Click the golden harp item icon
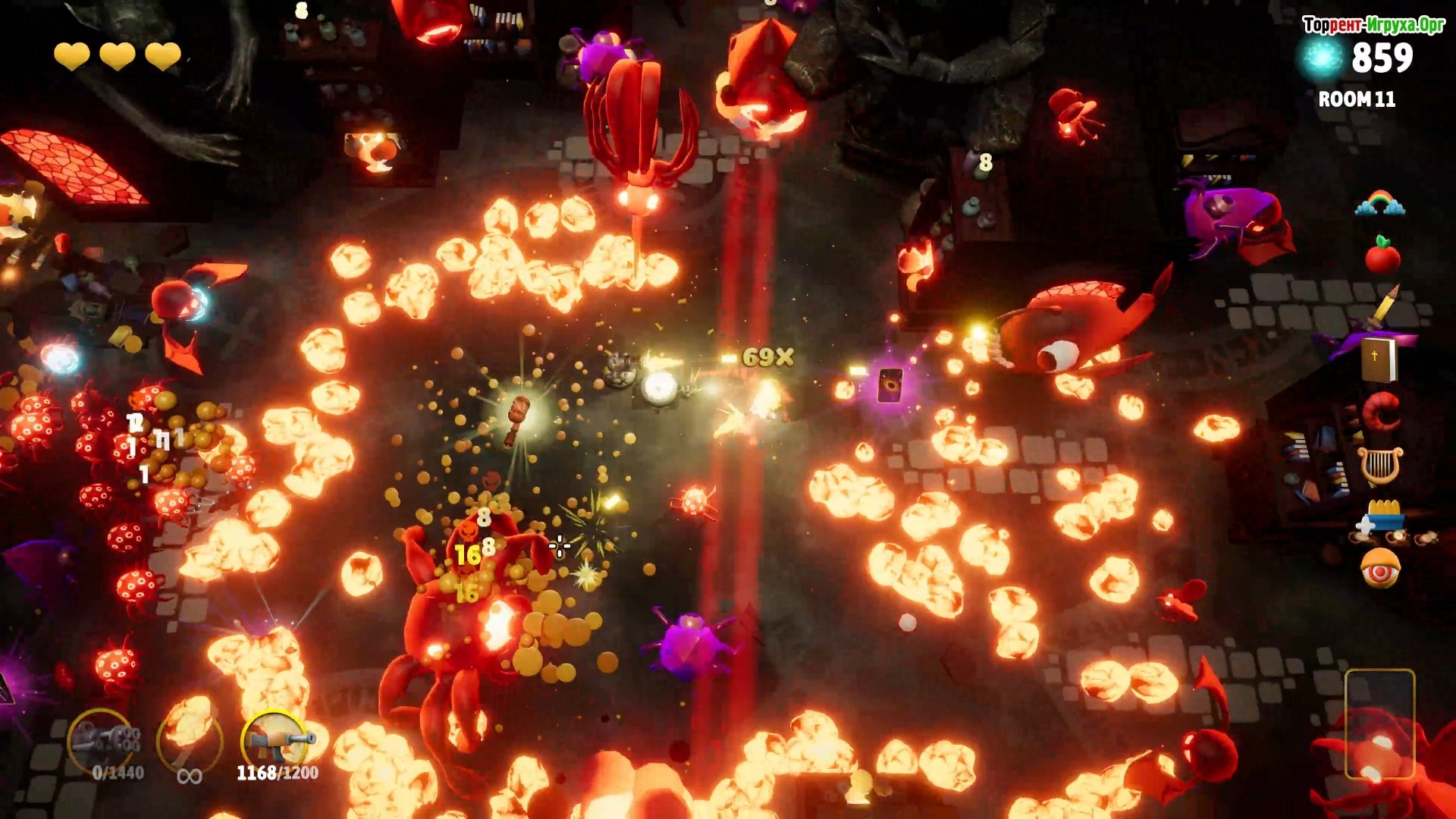Image resolution: width=1456 pixels, height=819 pixels. [x=1380, y=466]
